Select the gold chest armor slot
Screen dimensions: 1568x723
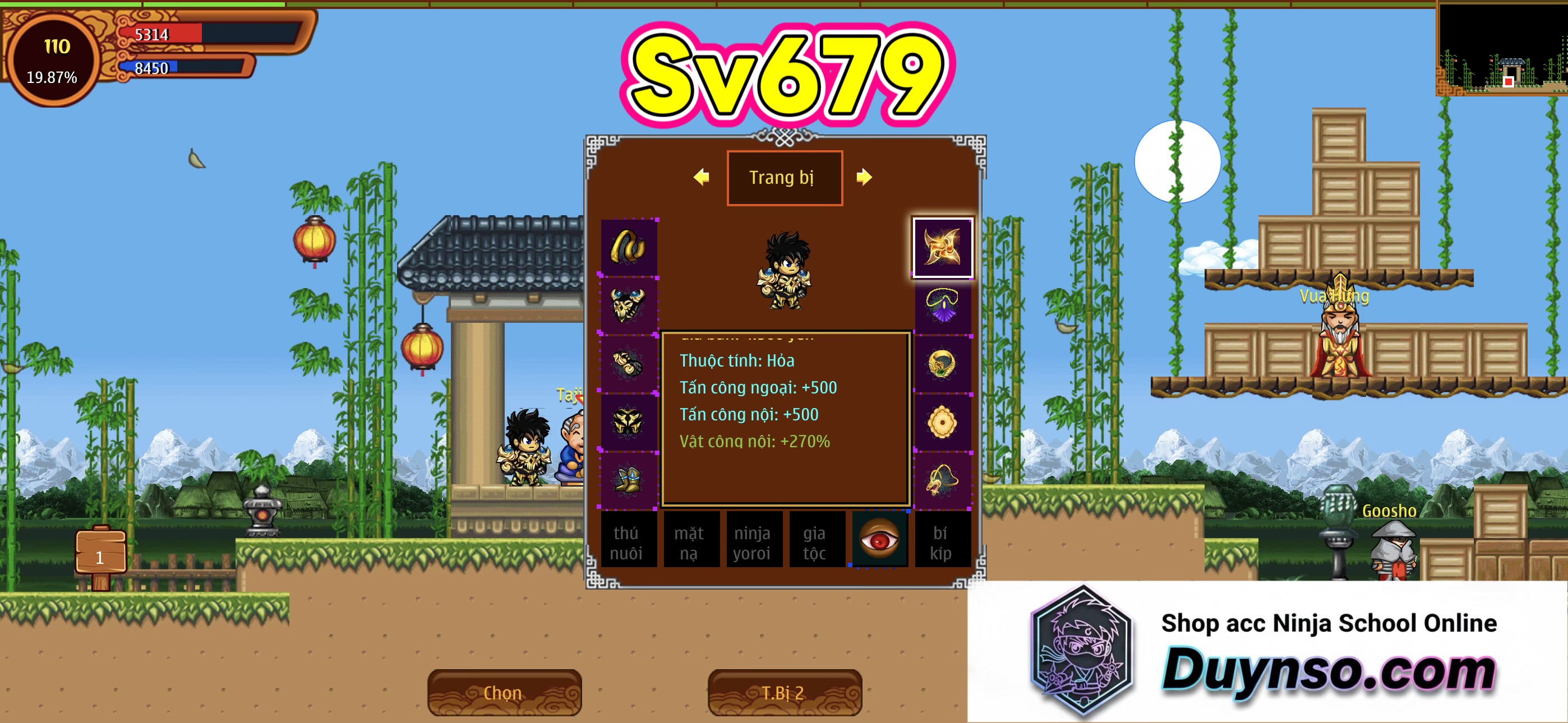pos(628,305)
